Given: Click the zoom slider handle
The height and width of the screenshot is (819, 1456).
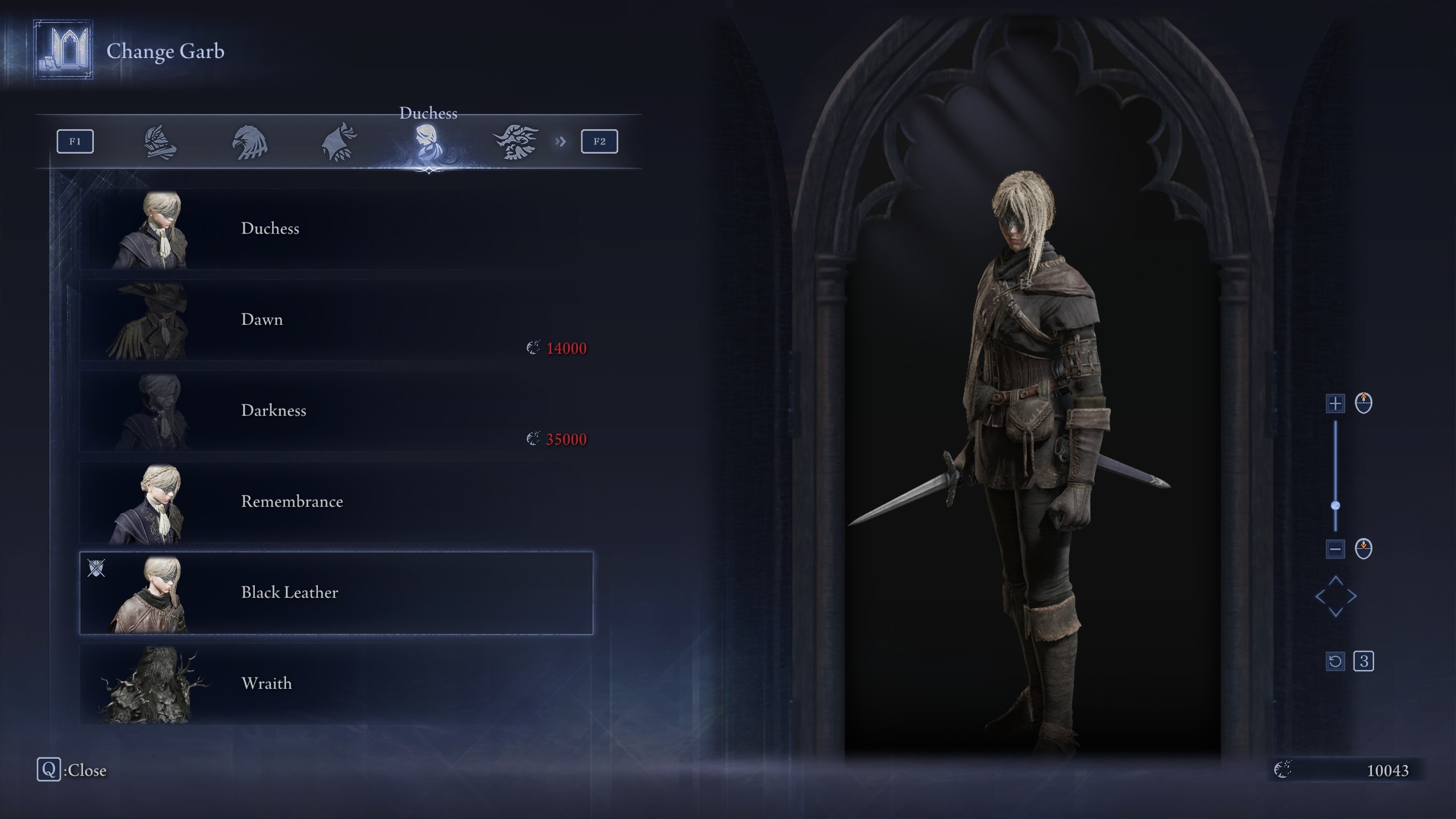Looking at the screenshot, I should (x=1335, y=506).
